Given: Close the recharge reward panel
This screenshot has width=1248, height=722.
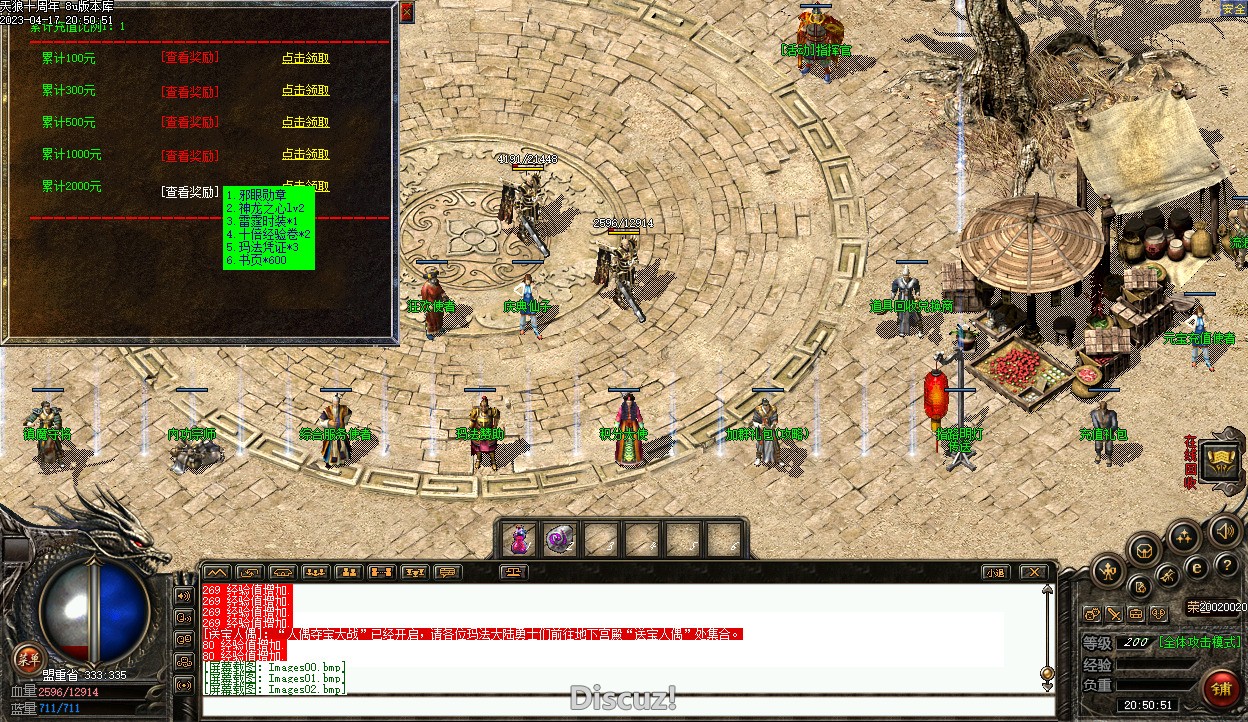Looking at the screenshot, I should pos(406,12).
